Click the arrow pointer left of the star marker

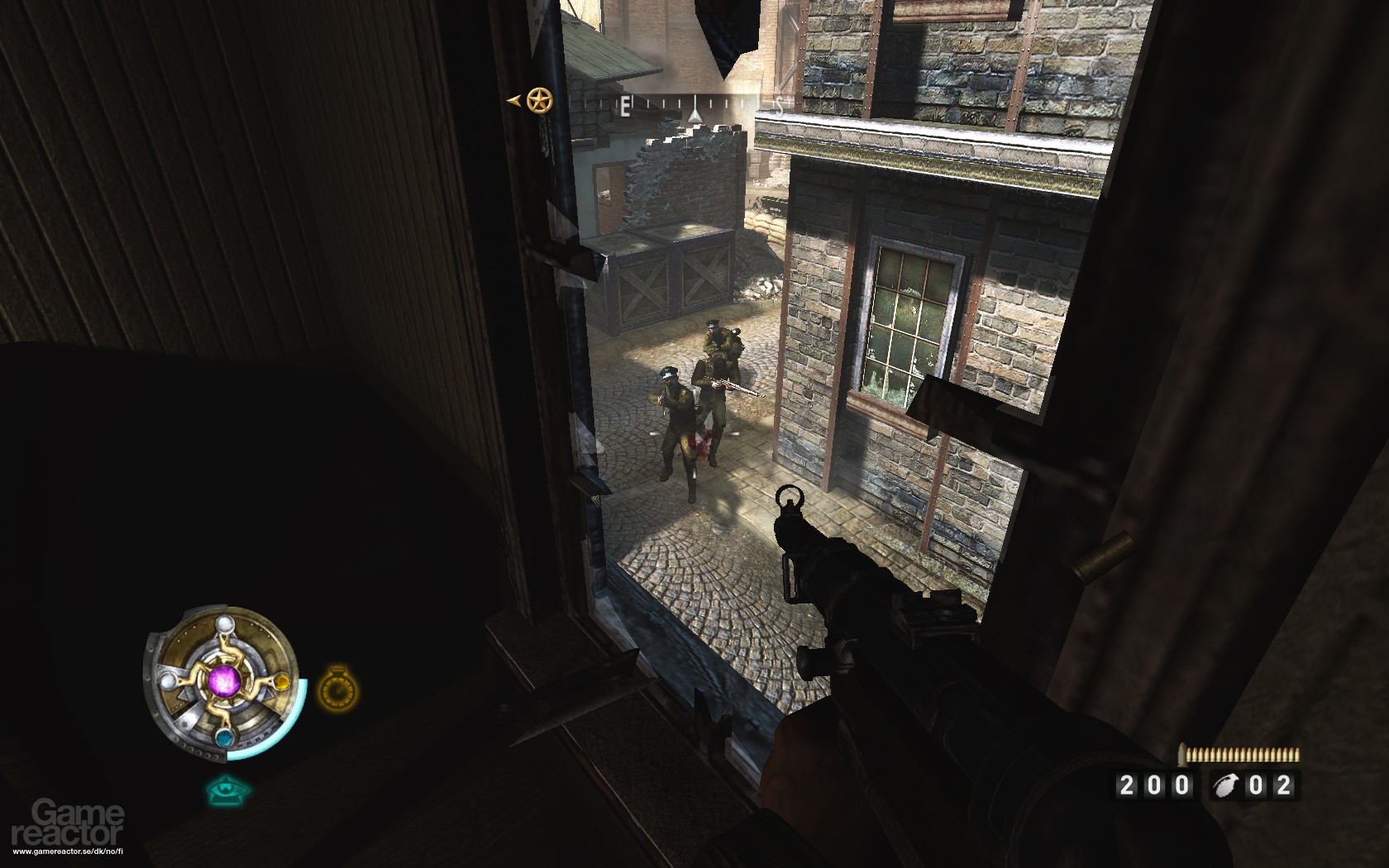(514, 101)
